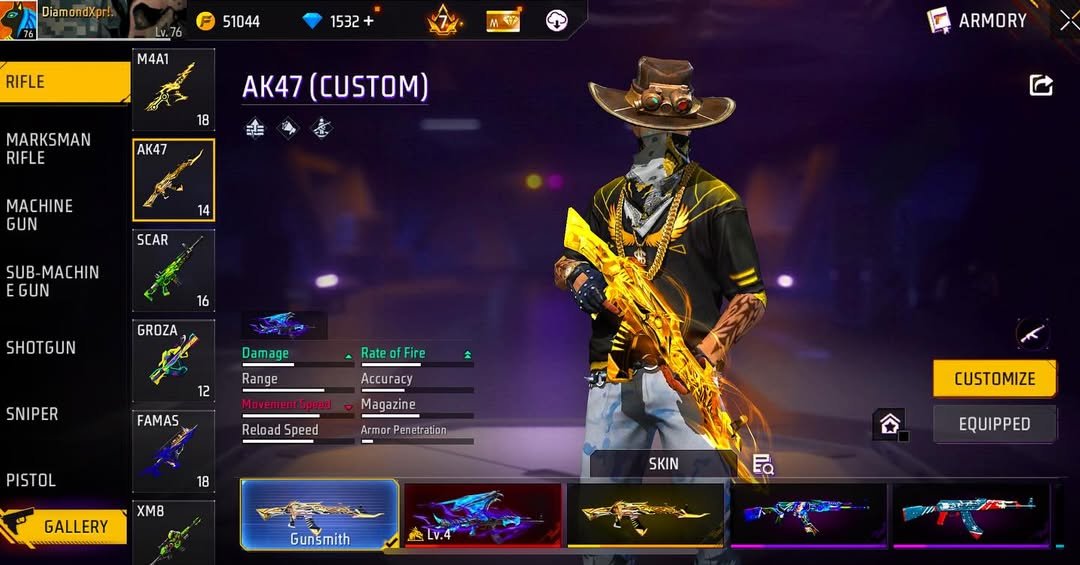The width and height of the screenshot is (1080, 565).
Task: Open the Skin tab
Action: click(x=663, y=464)
